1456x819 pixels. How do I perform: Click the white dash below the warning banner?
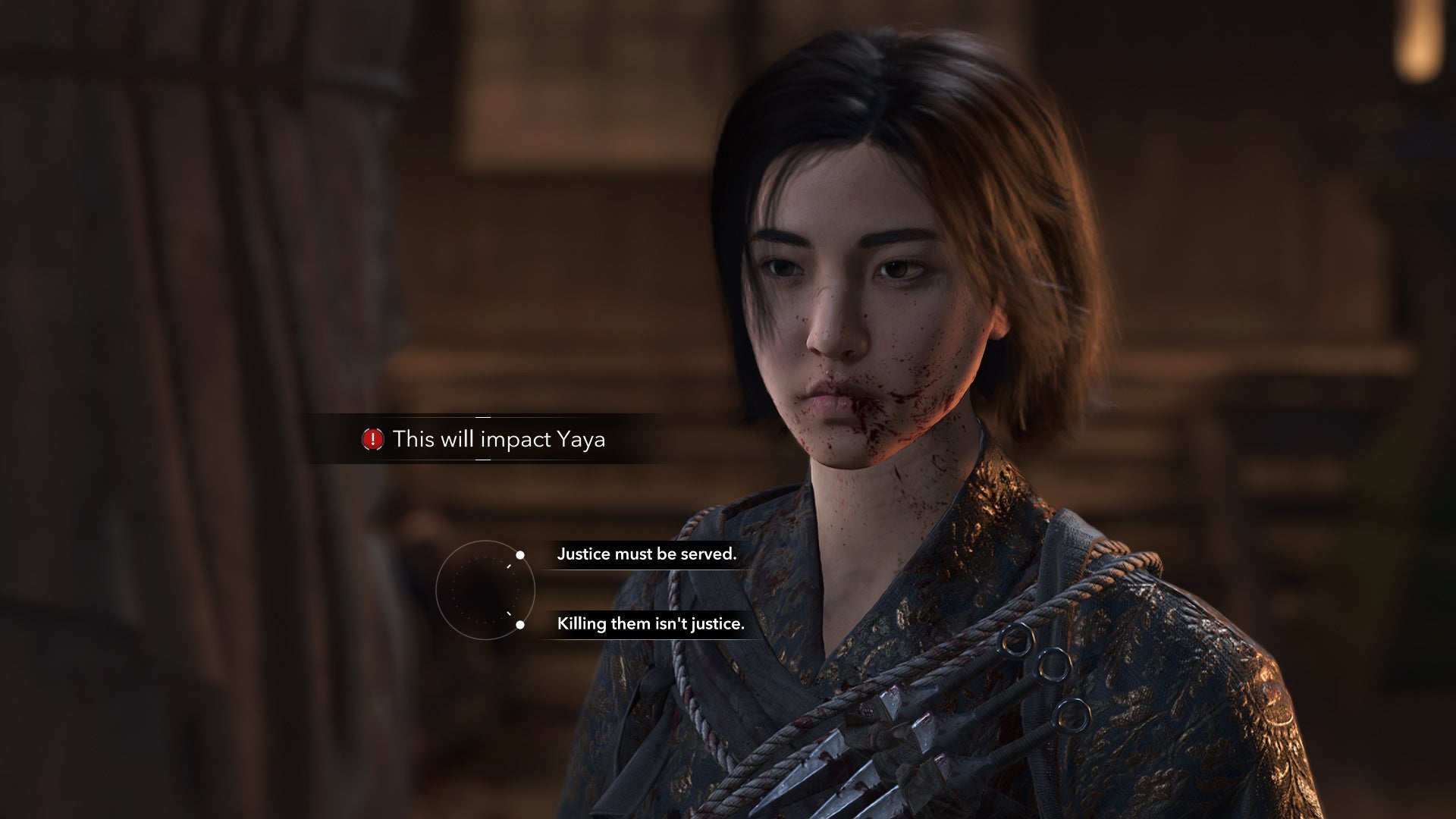tap(482, 460)
